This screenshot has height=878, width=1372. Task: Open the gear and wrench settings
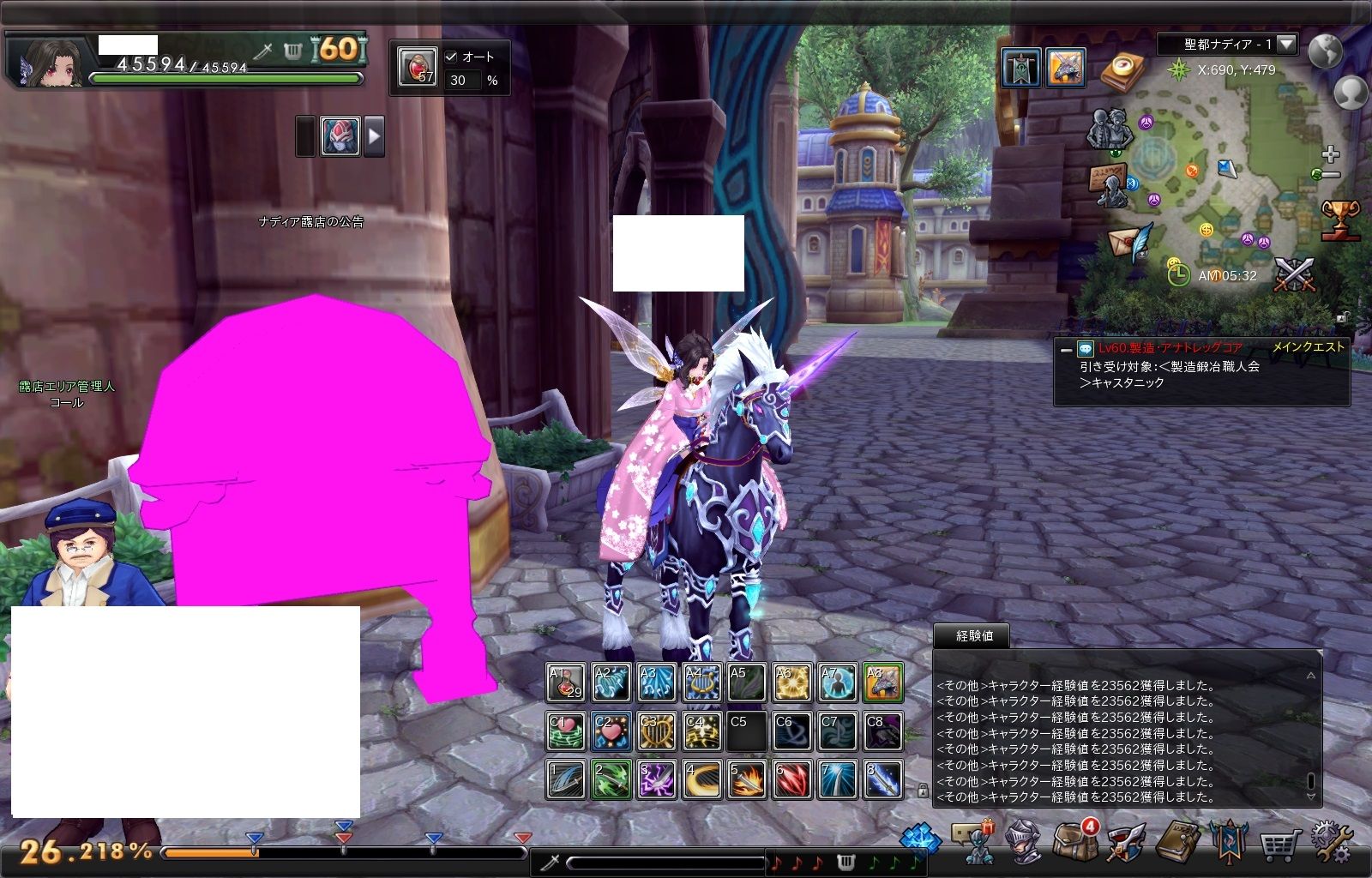click(x=1330, y=842)
